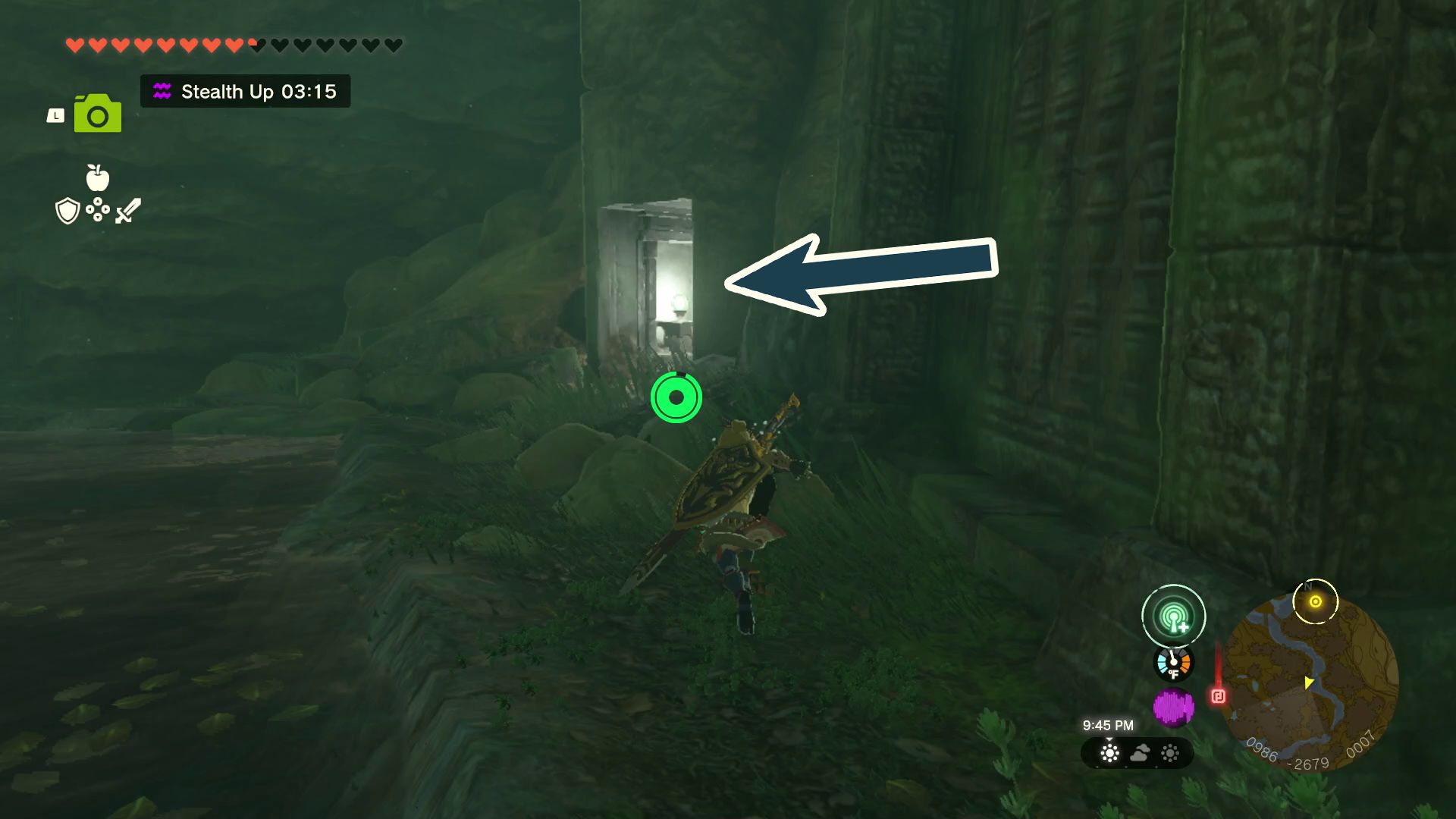Toggle the green targeting reticle near the doorway

click(x=675, y=396)
